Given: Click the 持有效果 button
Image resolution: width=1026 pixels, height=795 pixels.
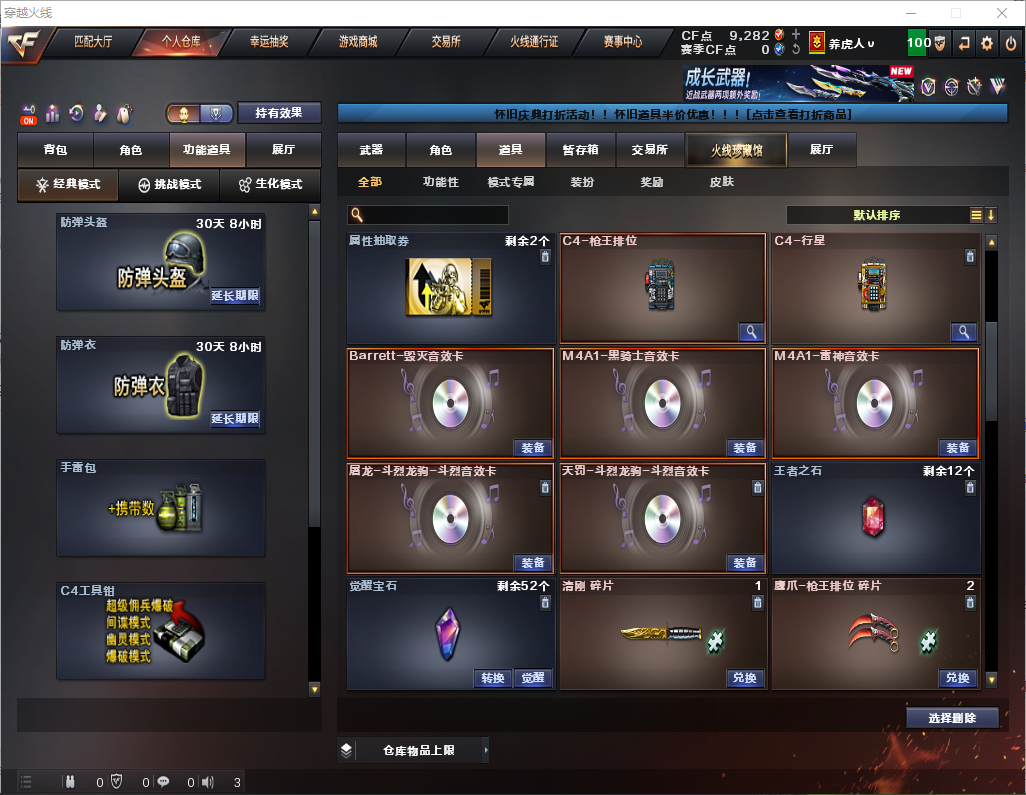Looking at the screenshot, I should click(279, 113).
